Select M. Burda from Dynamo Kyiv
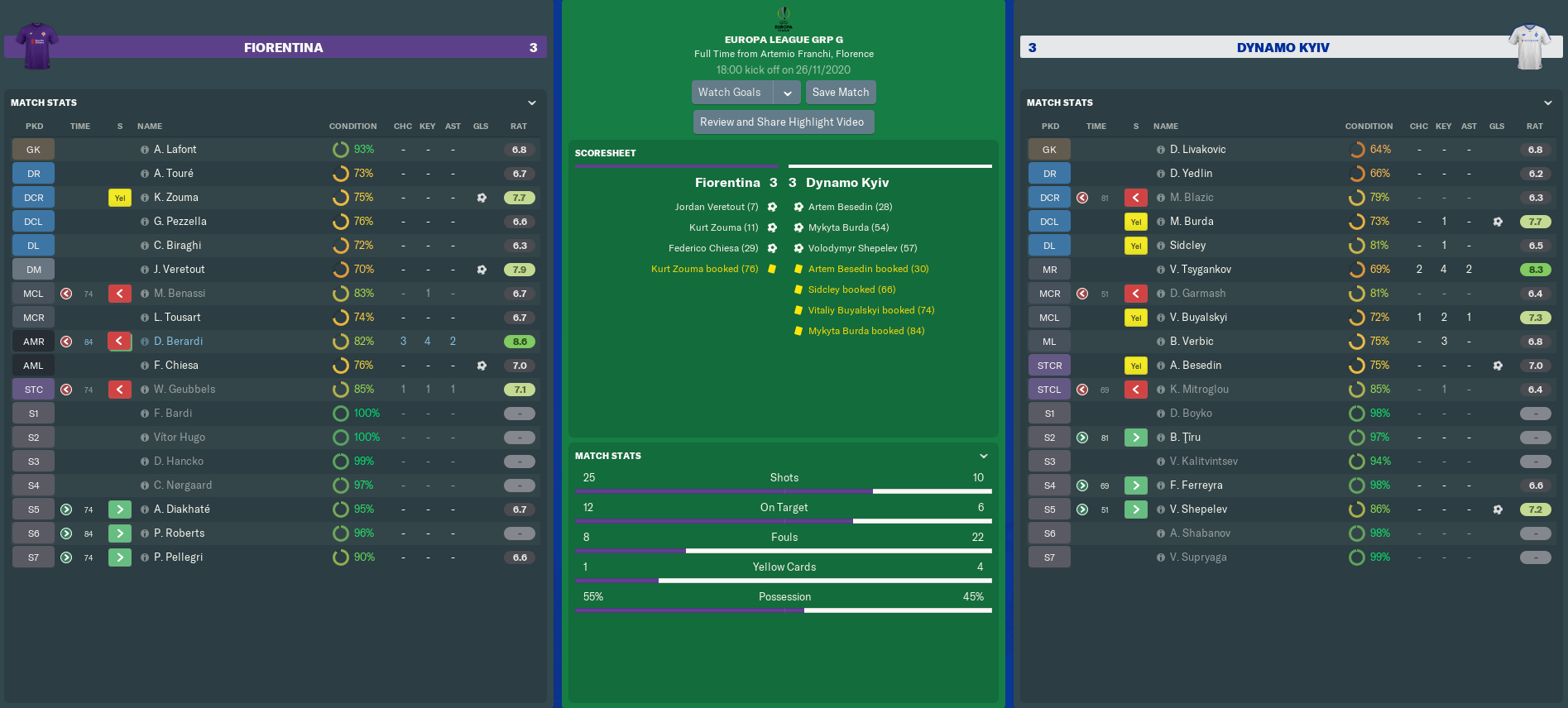This screenshot has height=708, width=1568. tap(1191, 222)
